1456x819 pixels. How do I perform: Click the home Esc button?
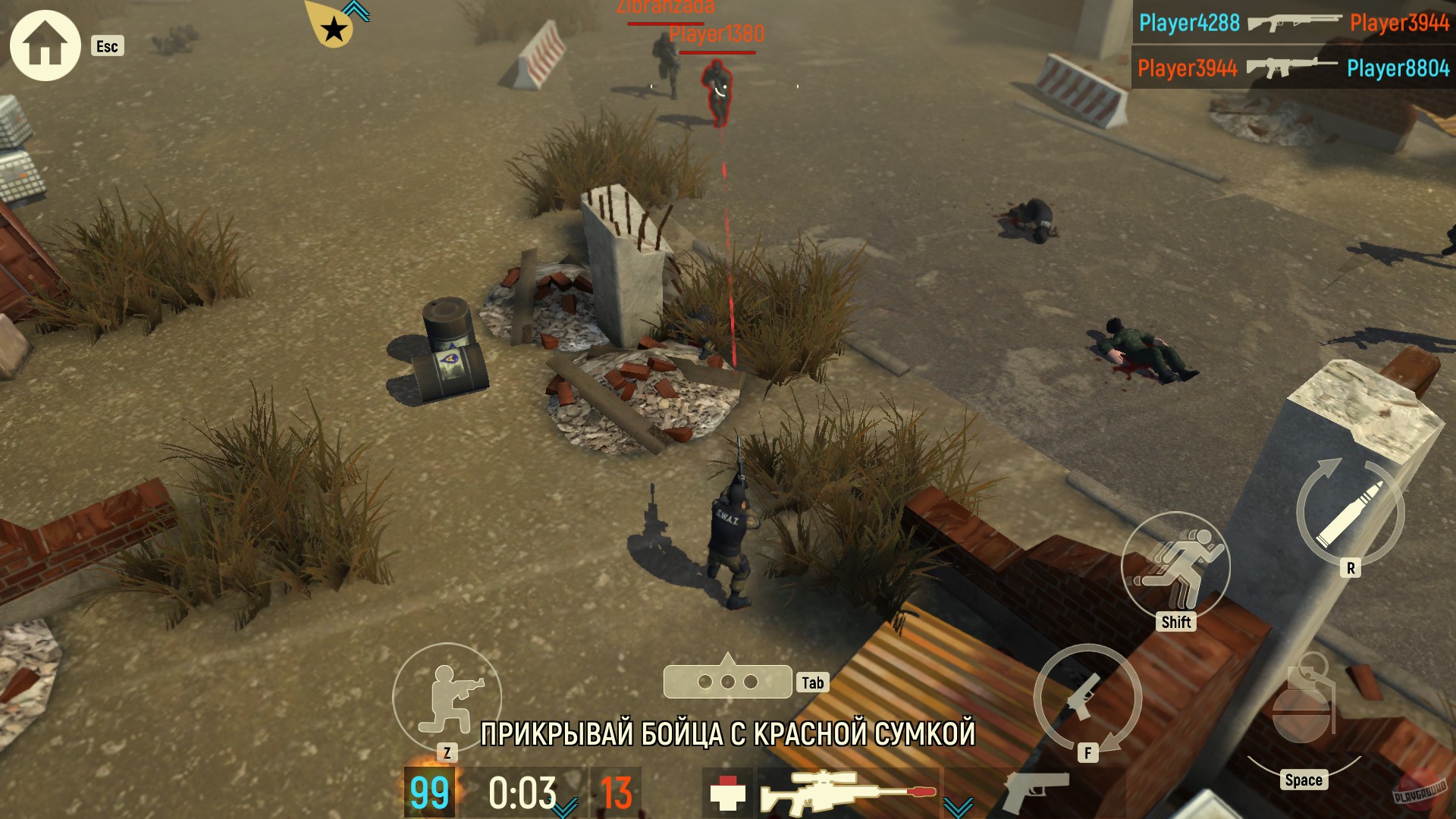point(45,45)
